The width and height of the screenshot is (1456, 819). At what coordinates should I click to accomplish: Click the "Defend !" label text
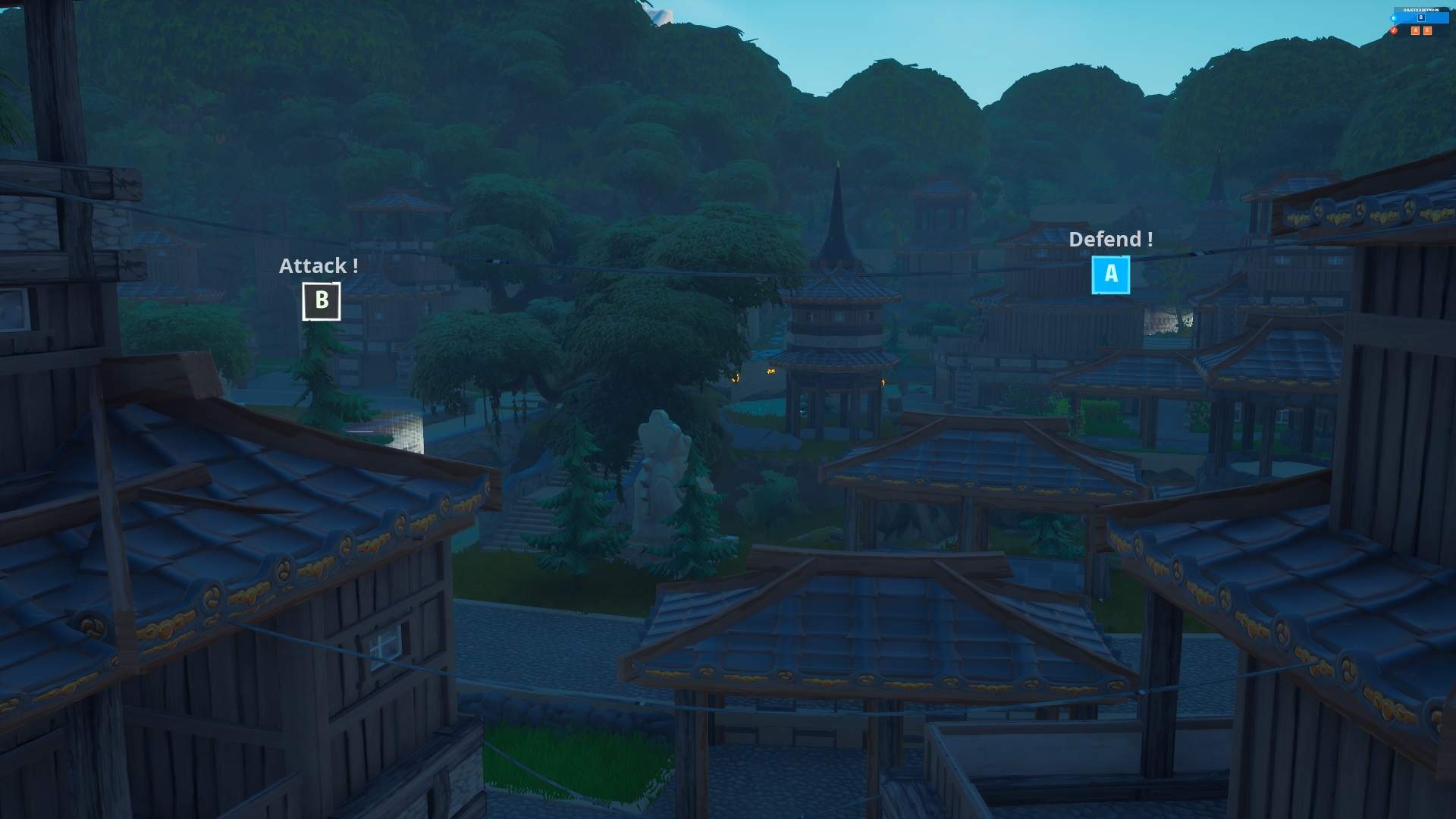click(x=1110, y=240)
